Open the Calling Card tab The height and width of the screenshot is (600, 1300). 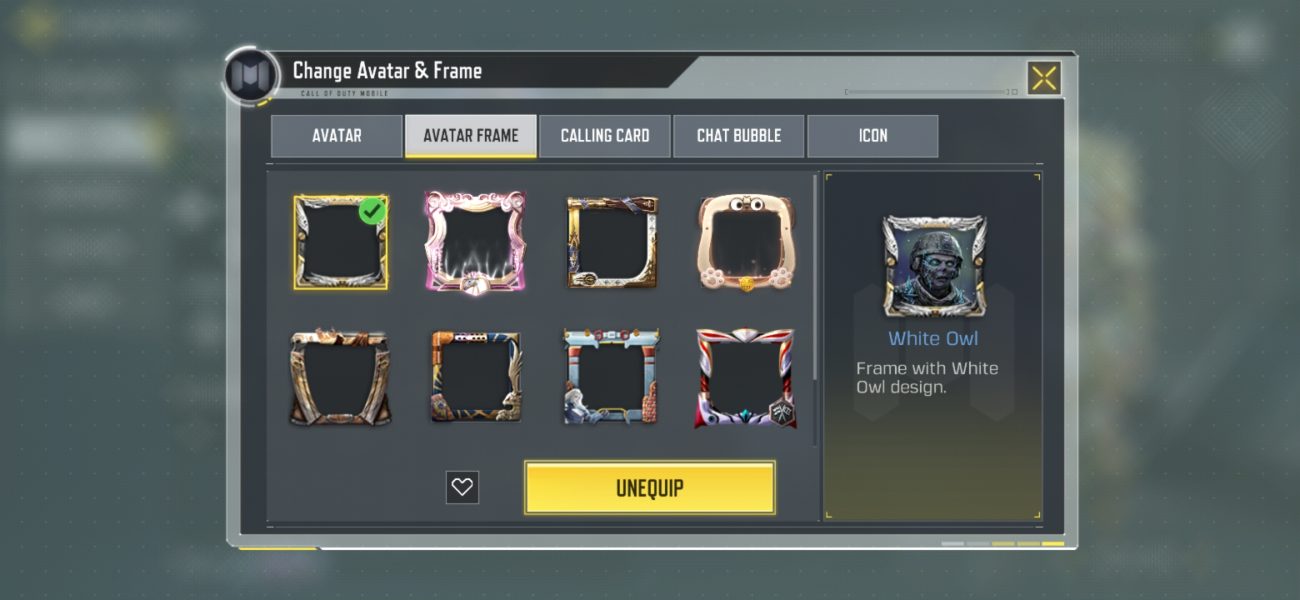(x=605, y=136)
